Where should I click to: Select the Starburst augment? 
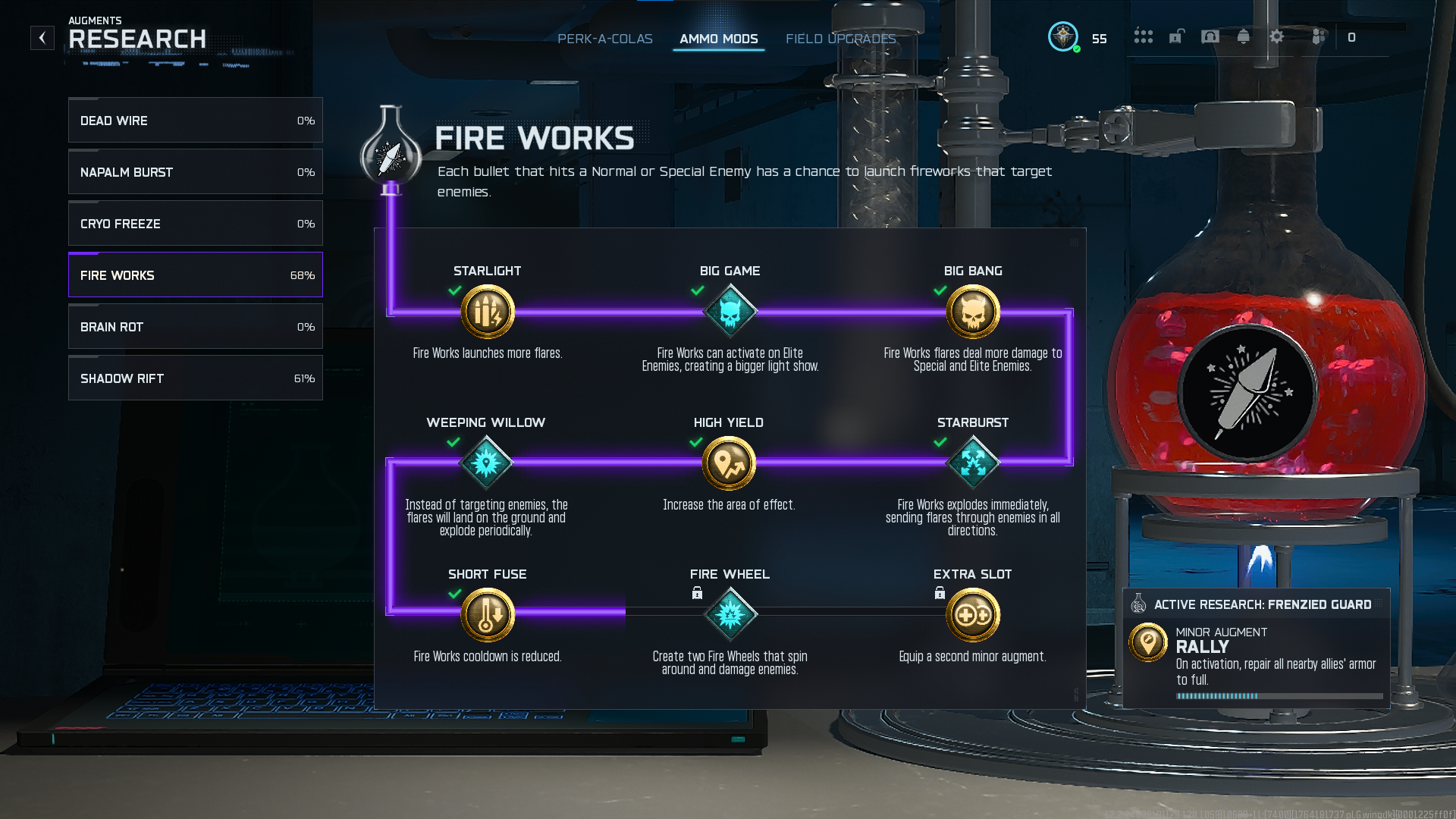973,463
